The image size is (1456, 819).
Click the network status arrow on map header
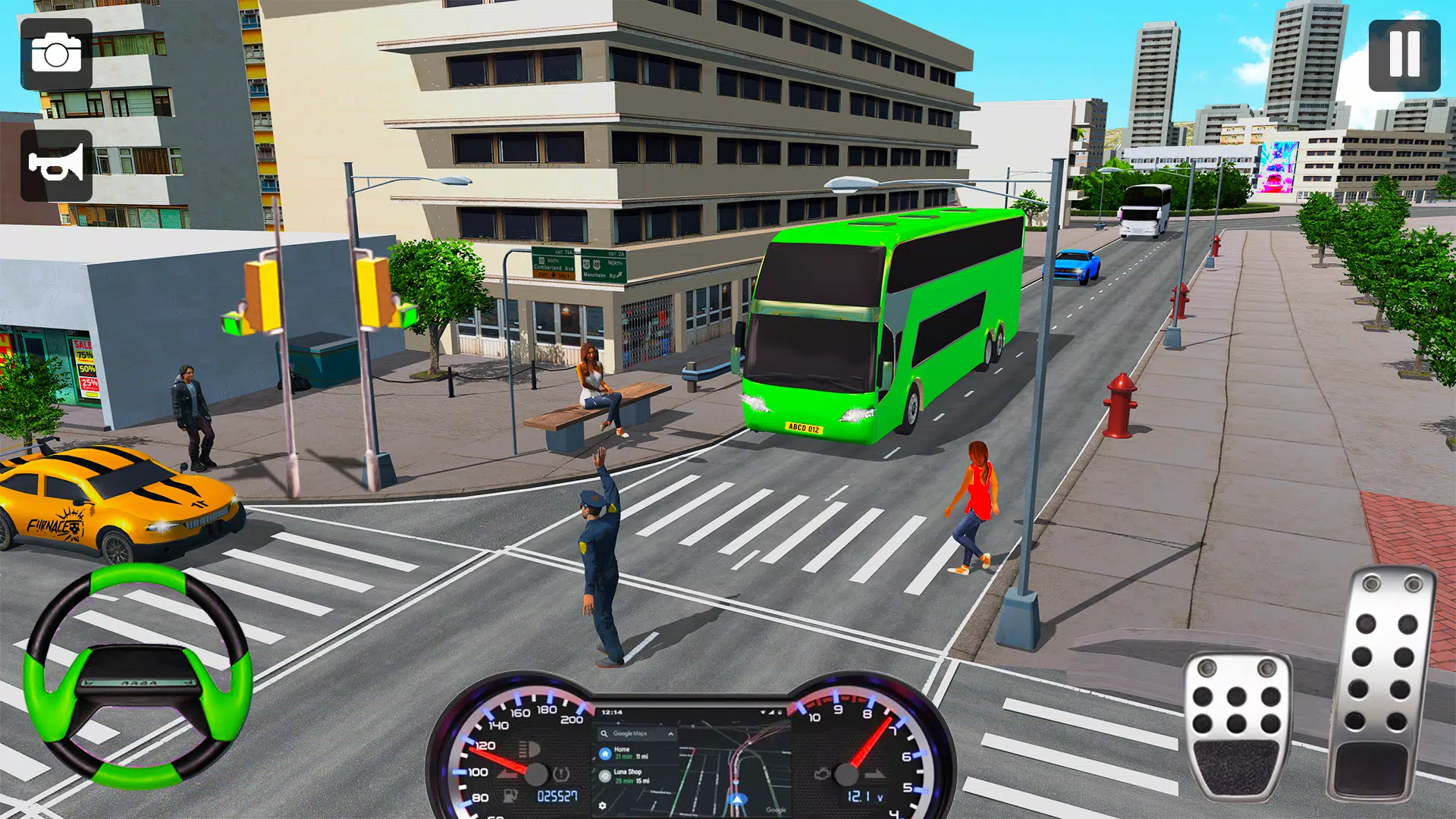point(764,711)
